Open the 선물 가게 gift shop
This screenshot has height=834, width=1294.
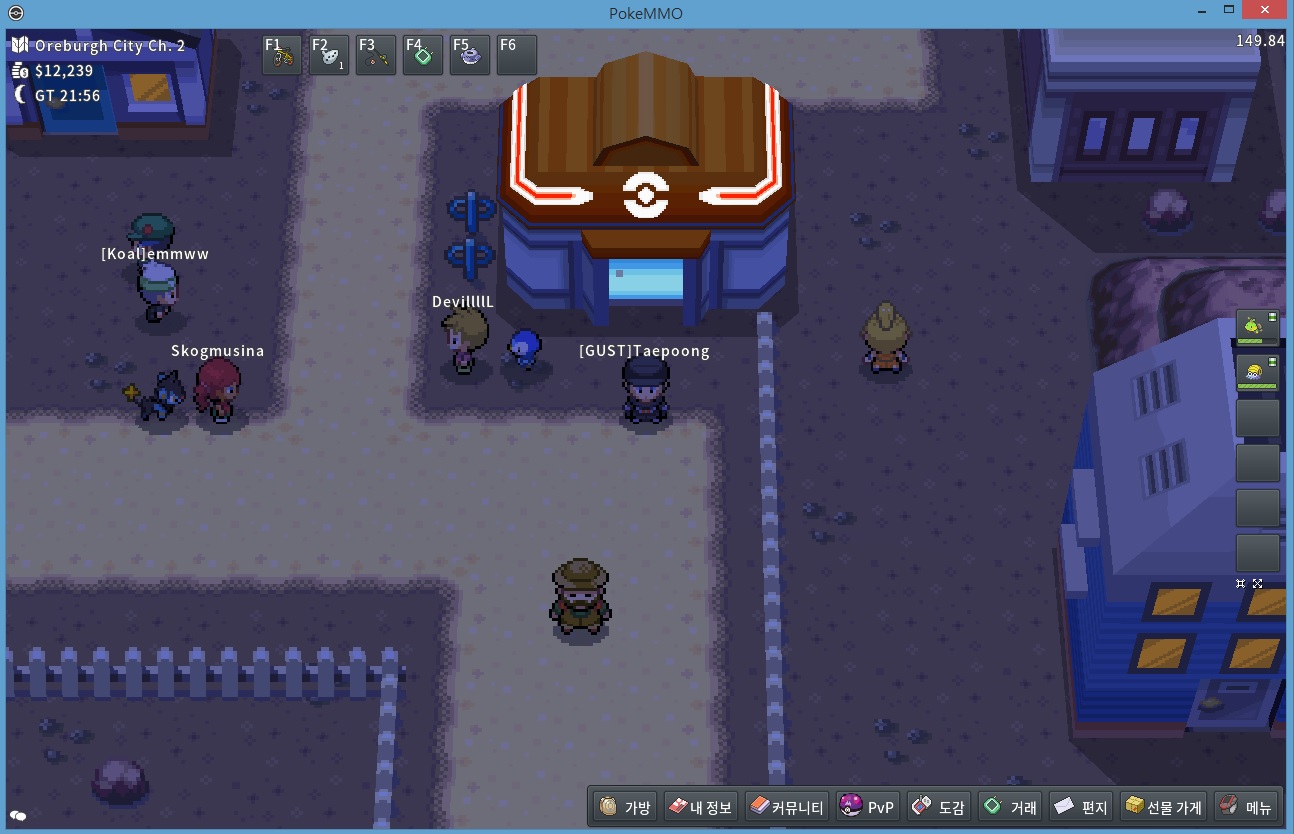click(x=1163, y=807)
